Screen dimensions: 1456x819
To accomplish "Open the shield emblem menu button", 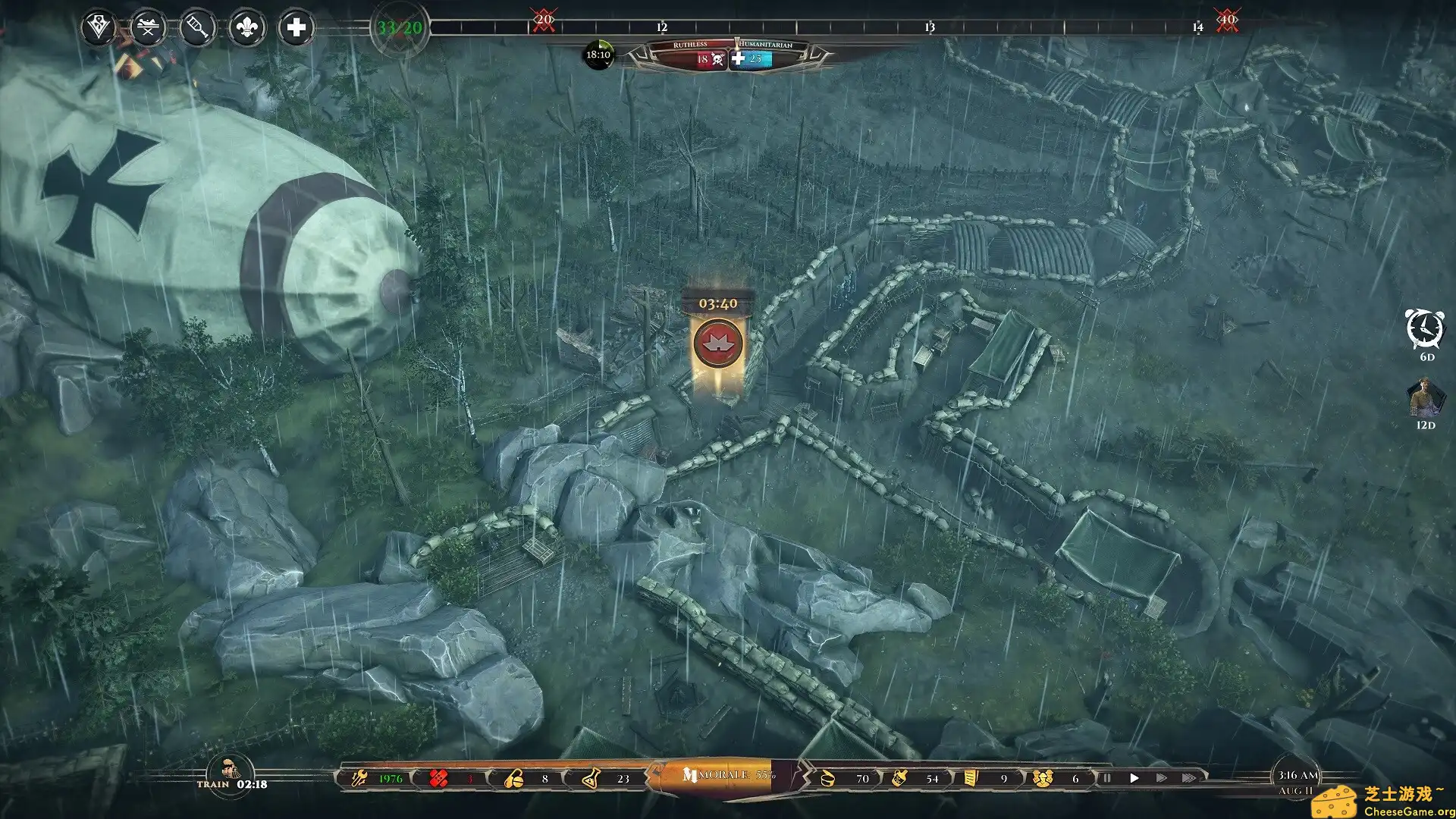I will (99, 28).
